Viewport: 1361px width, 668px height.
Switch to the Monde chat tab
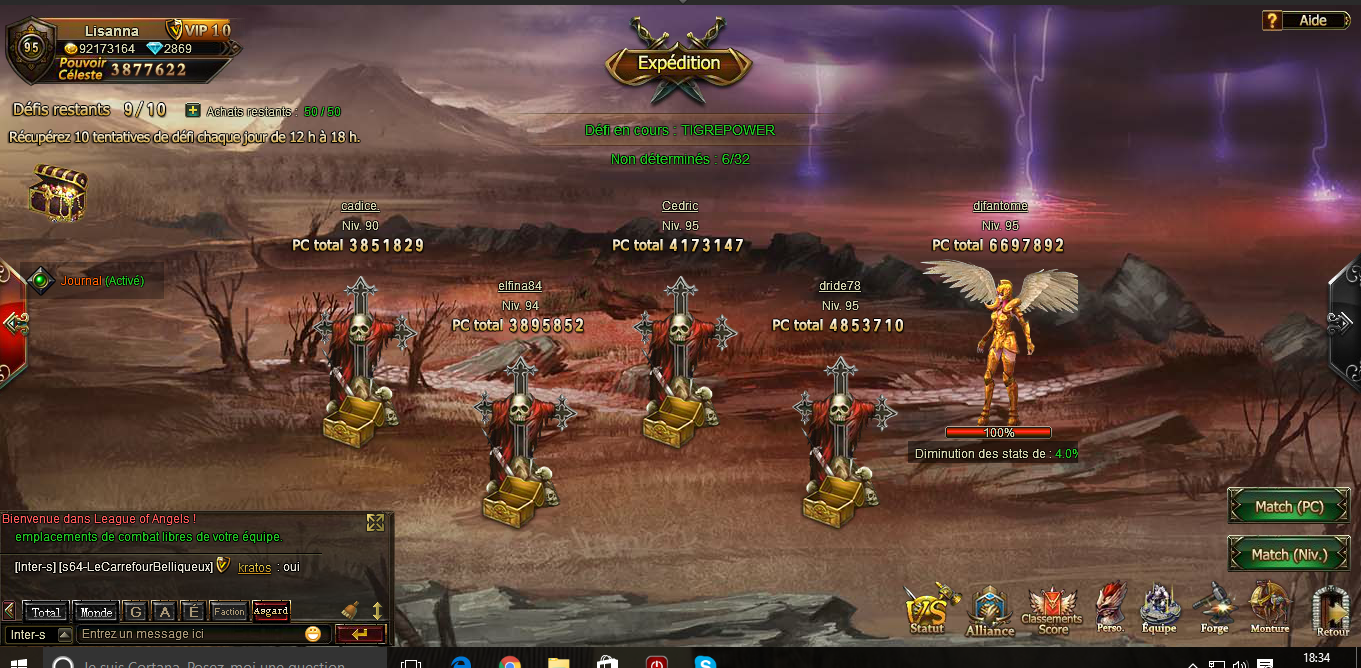[96, 612]
